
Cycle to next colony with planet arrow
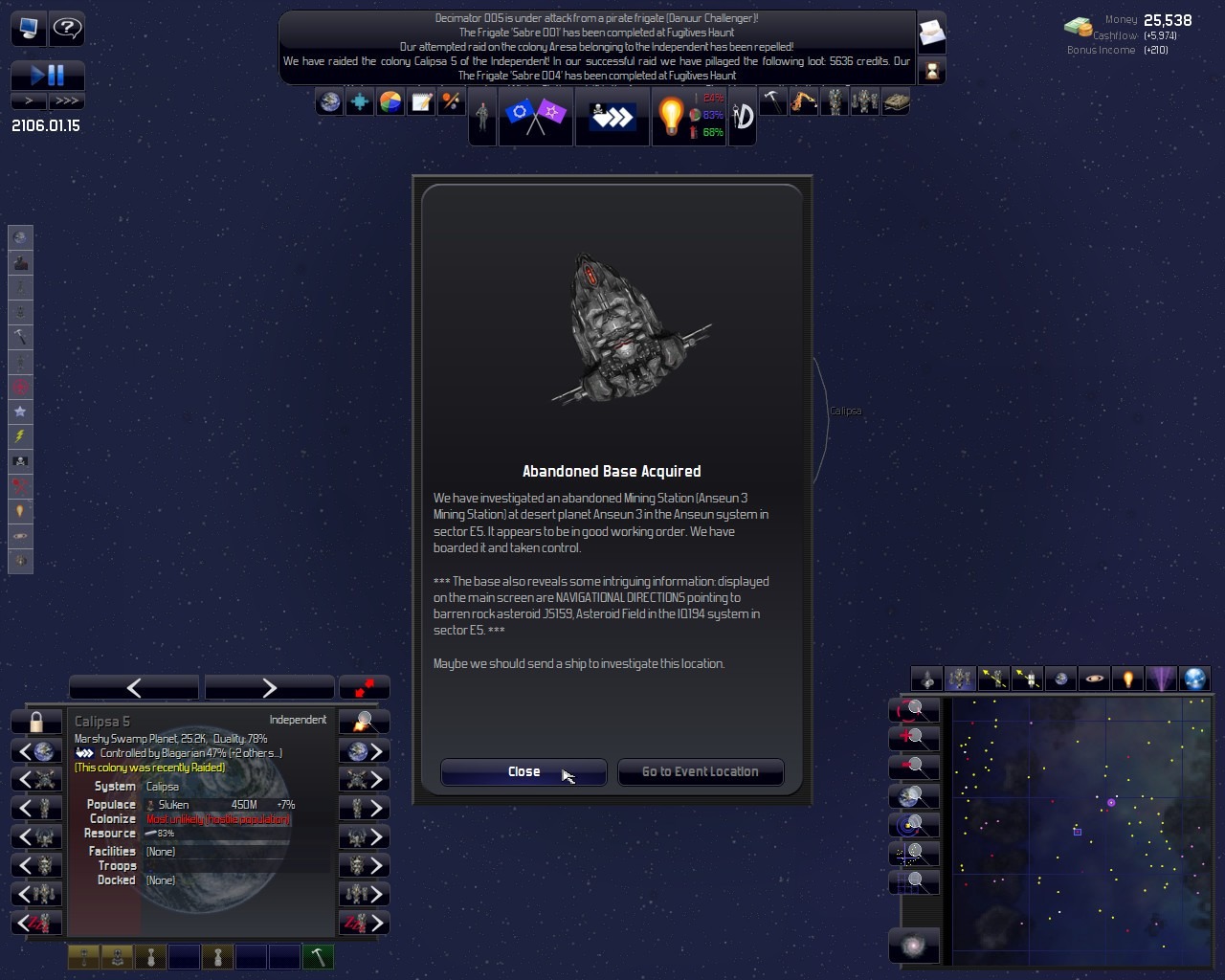[365, 751]
